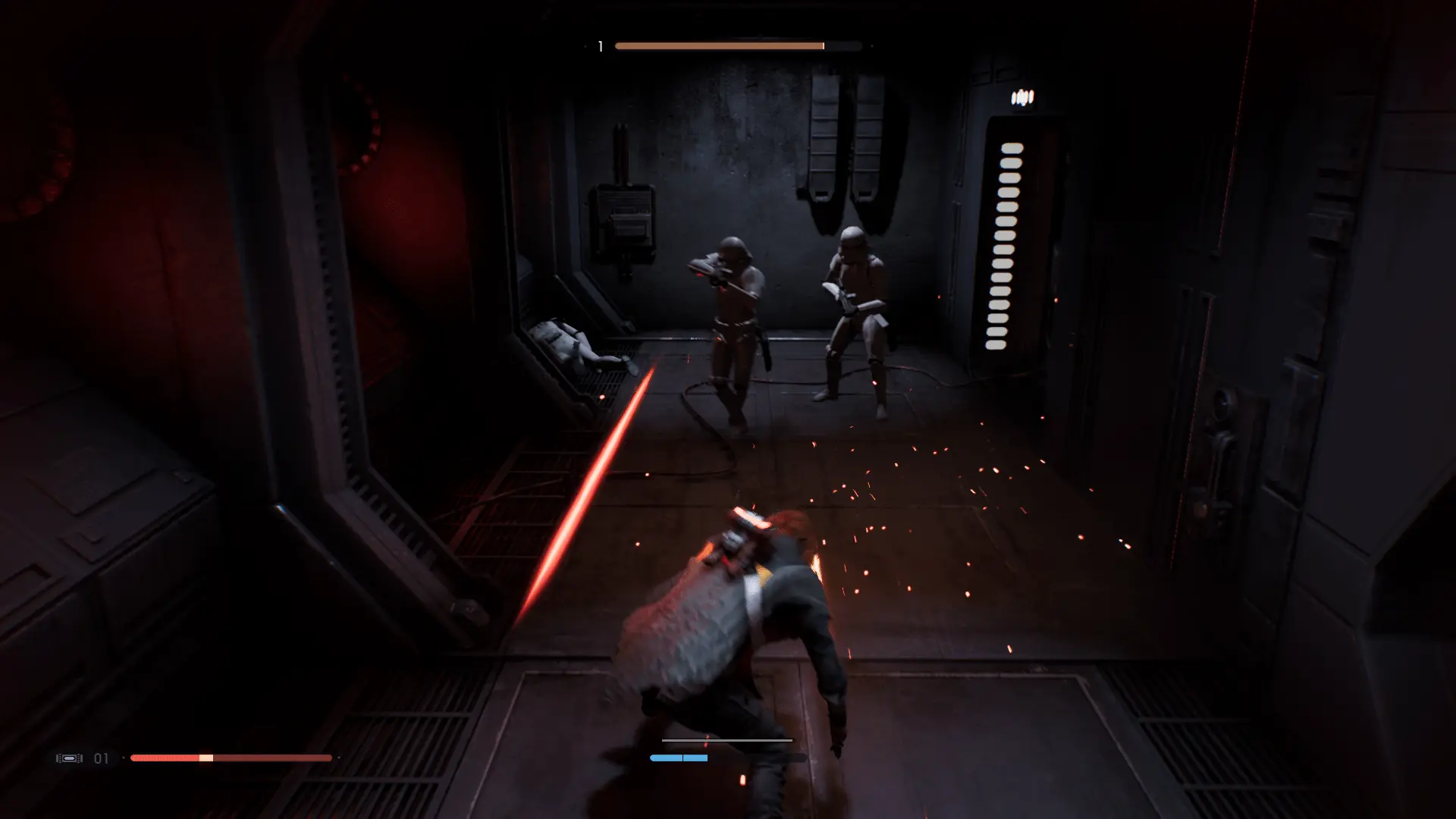Screen dimensions: 1456x819
Task: Select the stim canister icon
Action: pos(69,758)
